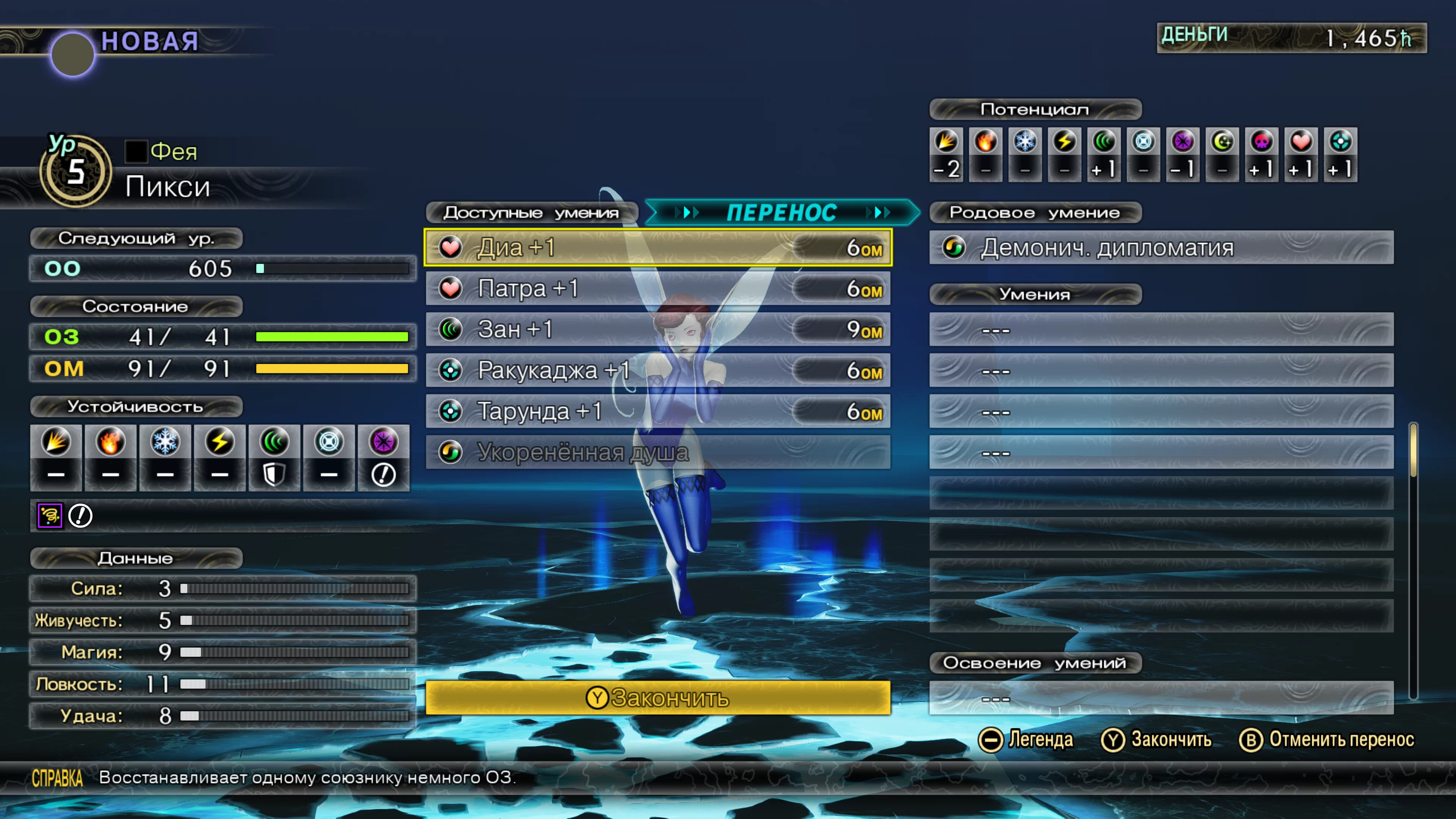Choose the Тарунда +1 skill

pyautogui.click(x=657, y=411)
